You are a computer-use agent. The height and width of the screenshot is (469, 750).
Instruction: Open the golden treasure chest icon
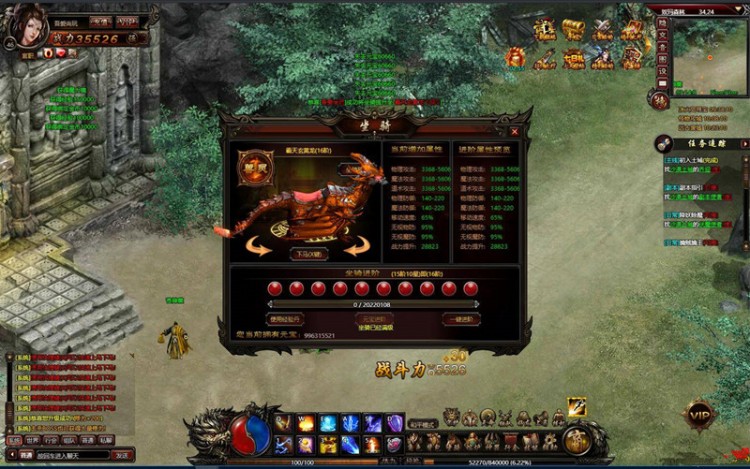tap(572, 29)
